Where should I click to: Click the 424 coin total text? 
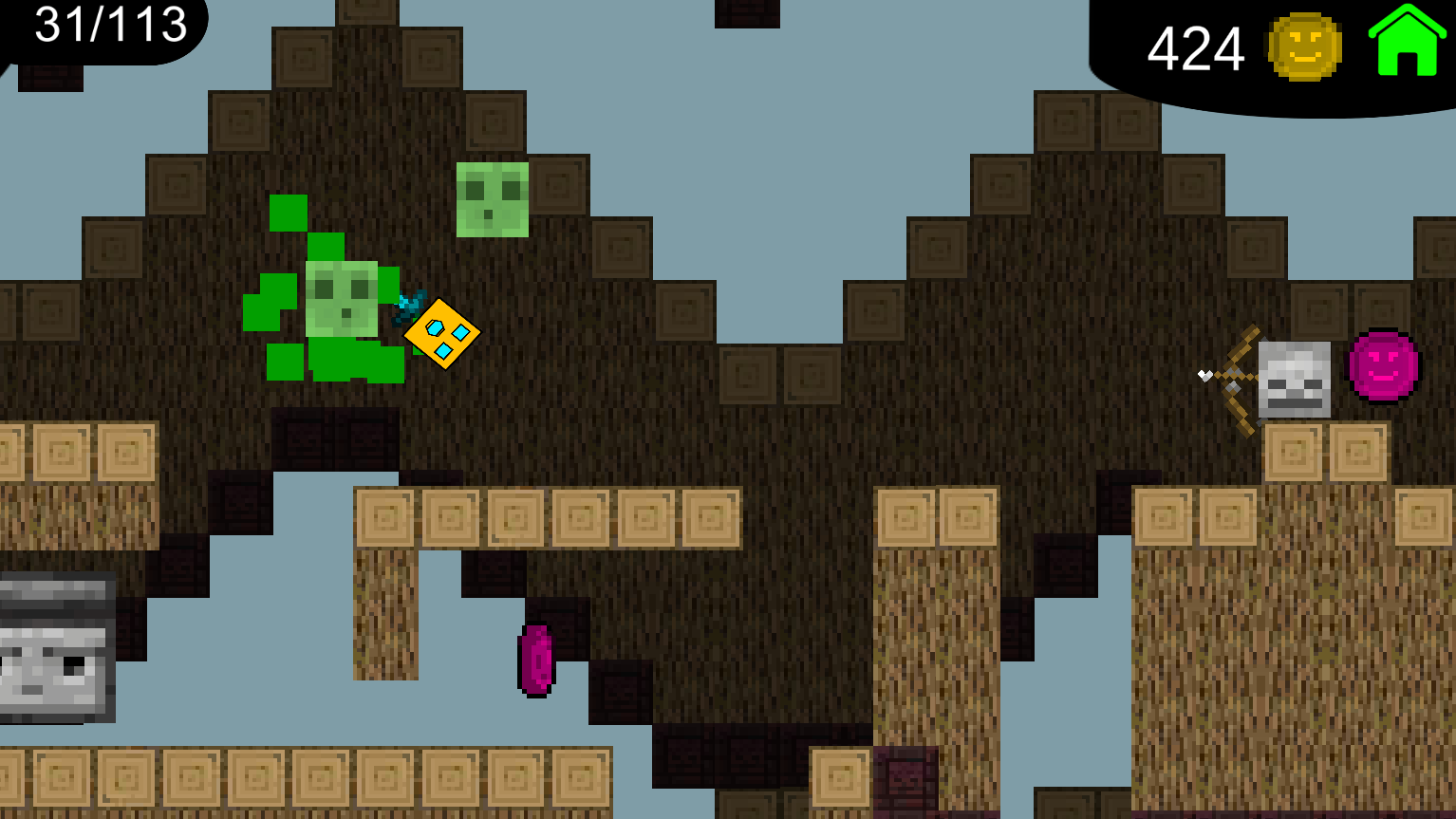coord(1196,47)
